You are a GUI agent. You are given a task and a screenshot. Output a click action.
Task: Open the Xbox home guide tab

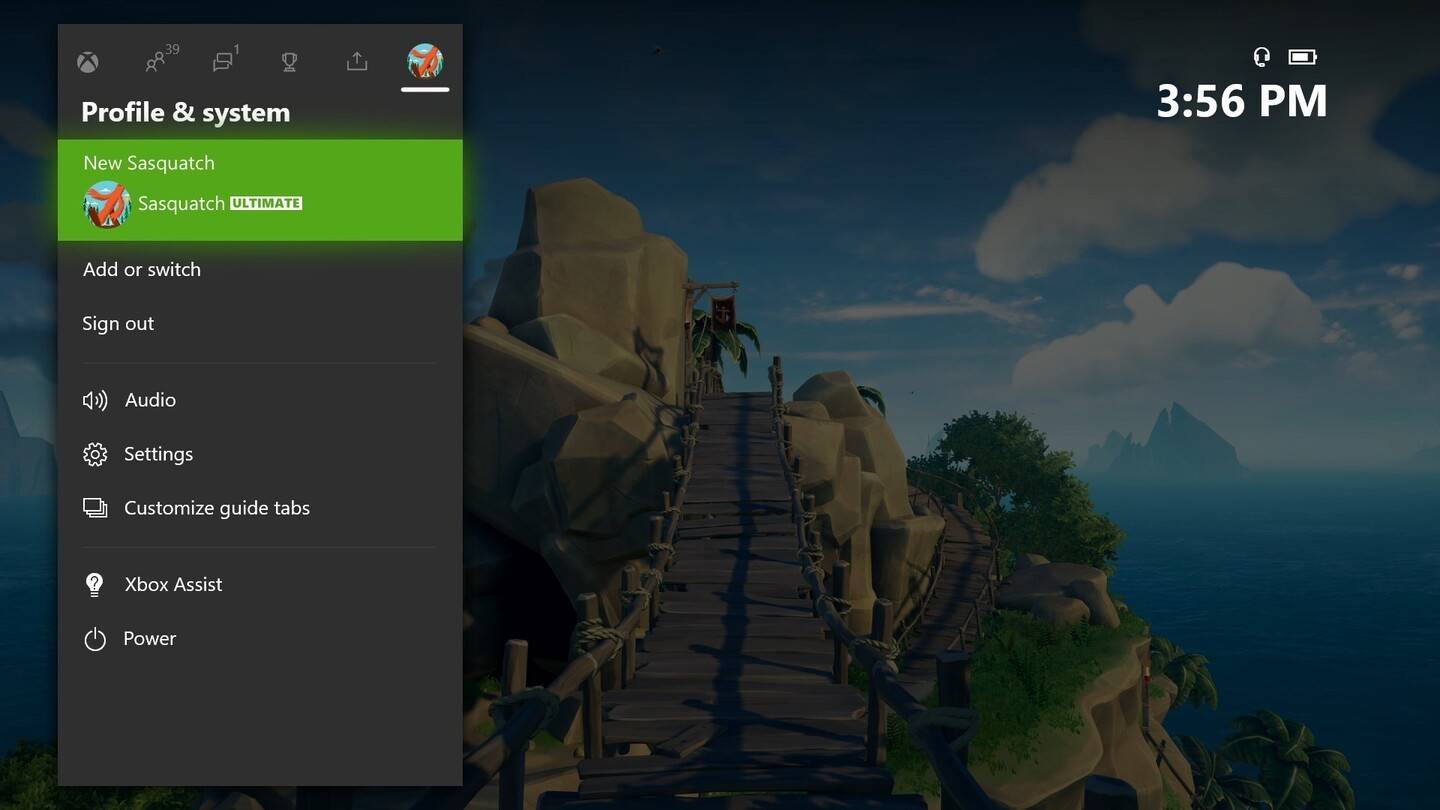tap(87, 62)
